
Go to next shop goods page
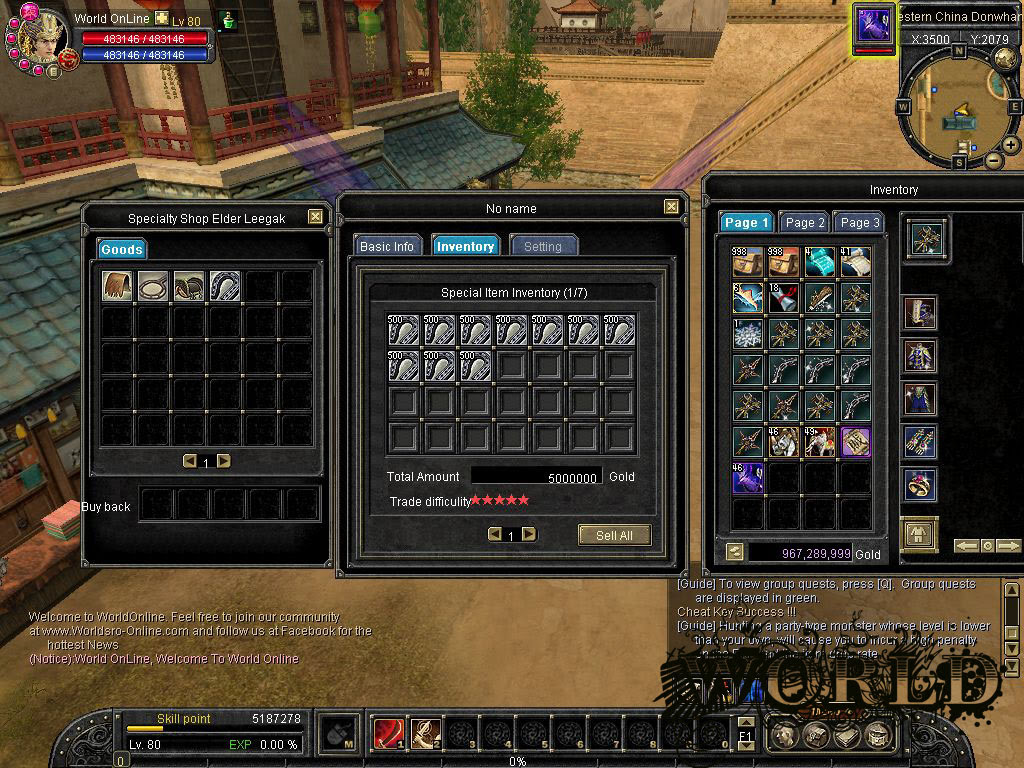223,461
